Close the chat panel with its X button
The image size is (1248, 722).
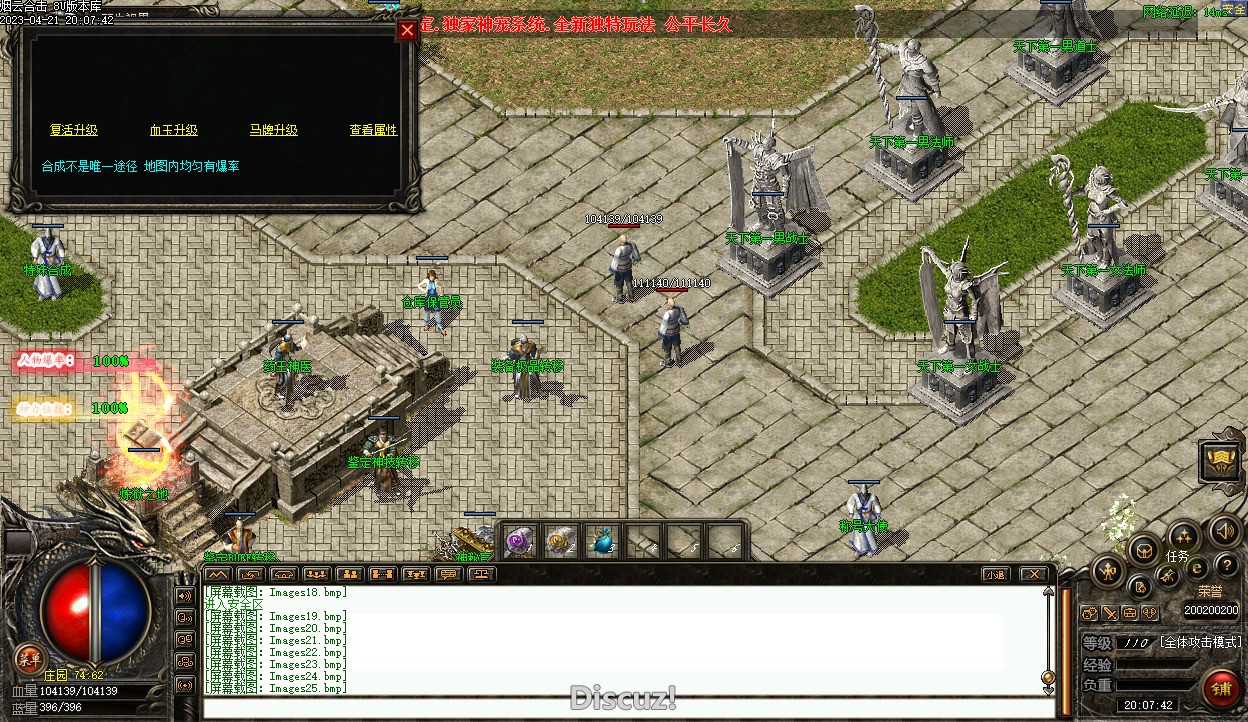tap(1034, 574)
